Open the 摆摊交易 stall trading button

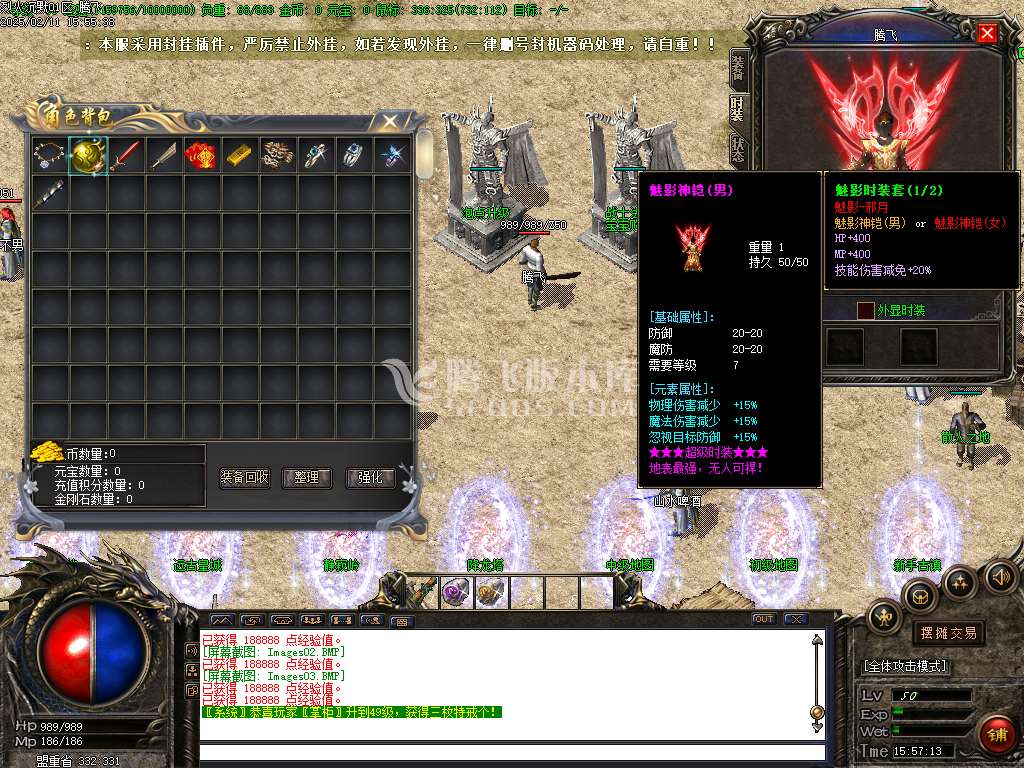pyautogui.click(x=948, y=633)
